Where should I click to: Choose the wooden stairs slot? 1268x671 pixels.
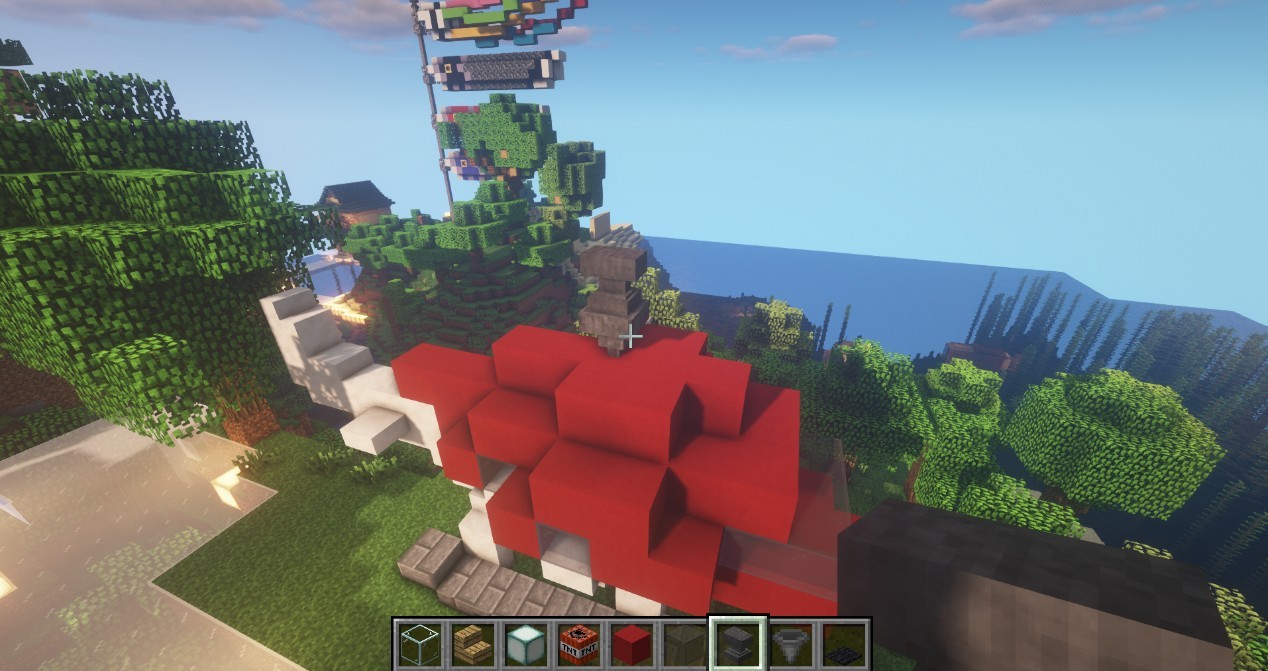click(x=470, y=645)
